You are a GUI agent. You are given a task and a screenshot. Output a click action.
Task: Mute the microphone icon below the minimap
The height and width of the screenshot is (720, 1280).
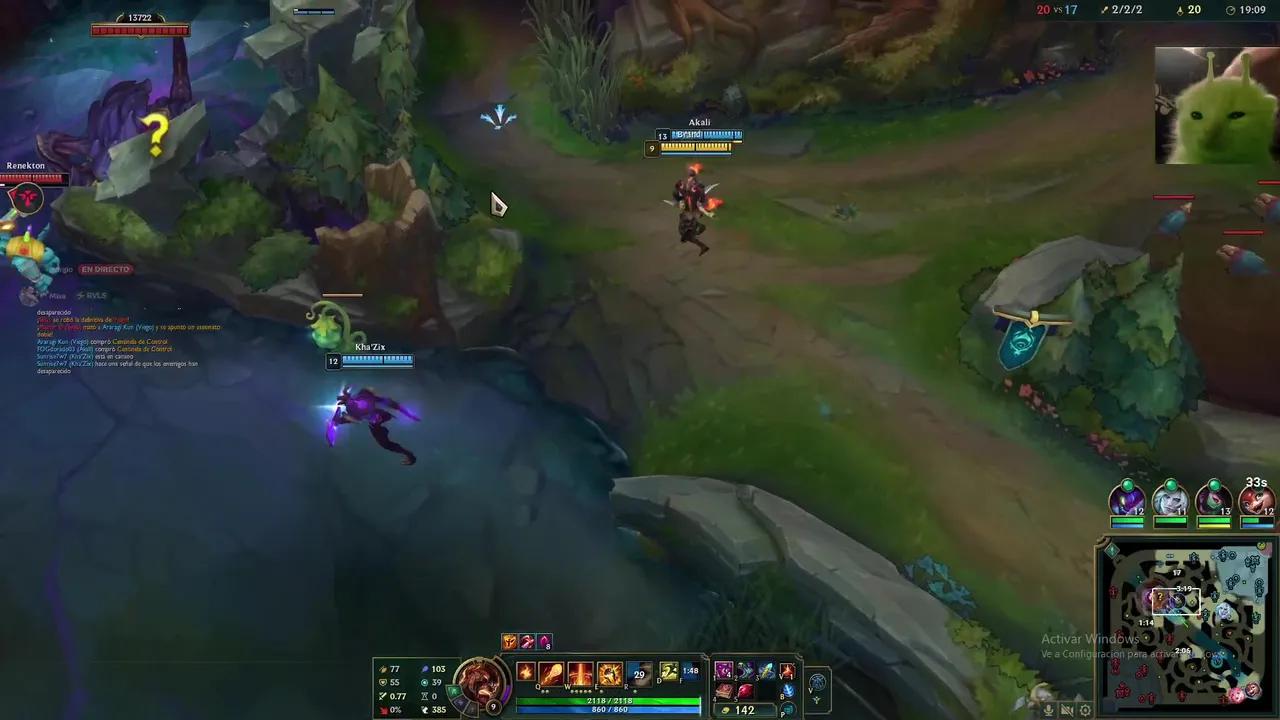pos(1049,710)
